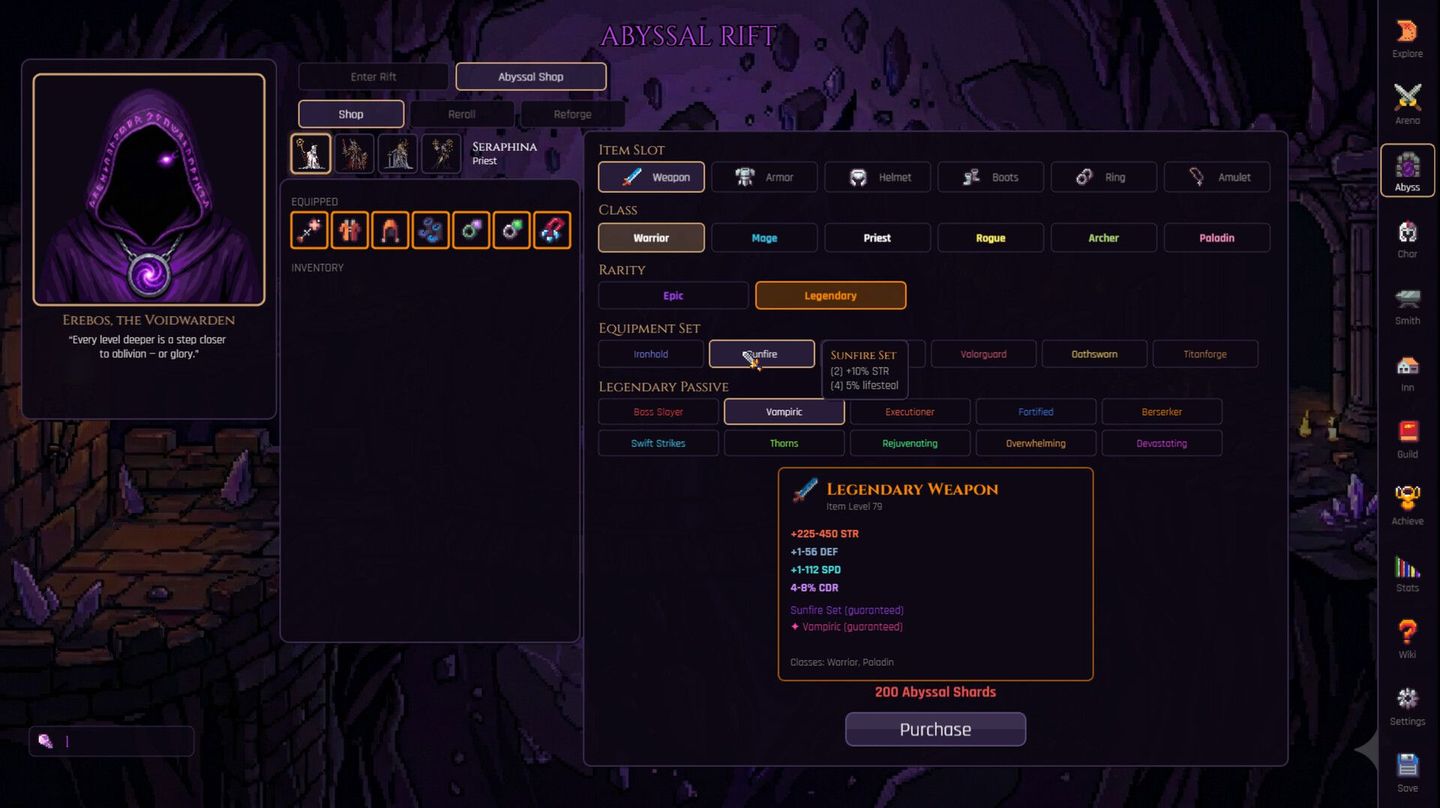Image resolution: width=1440 pixels, height=808 pixels.
Task: Select the Ironhold equipment set
Action: click(650, 353)
